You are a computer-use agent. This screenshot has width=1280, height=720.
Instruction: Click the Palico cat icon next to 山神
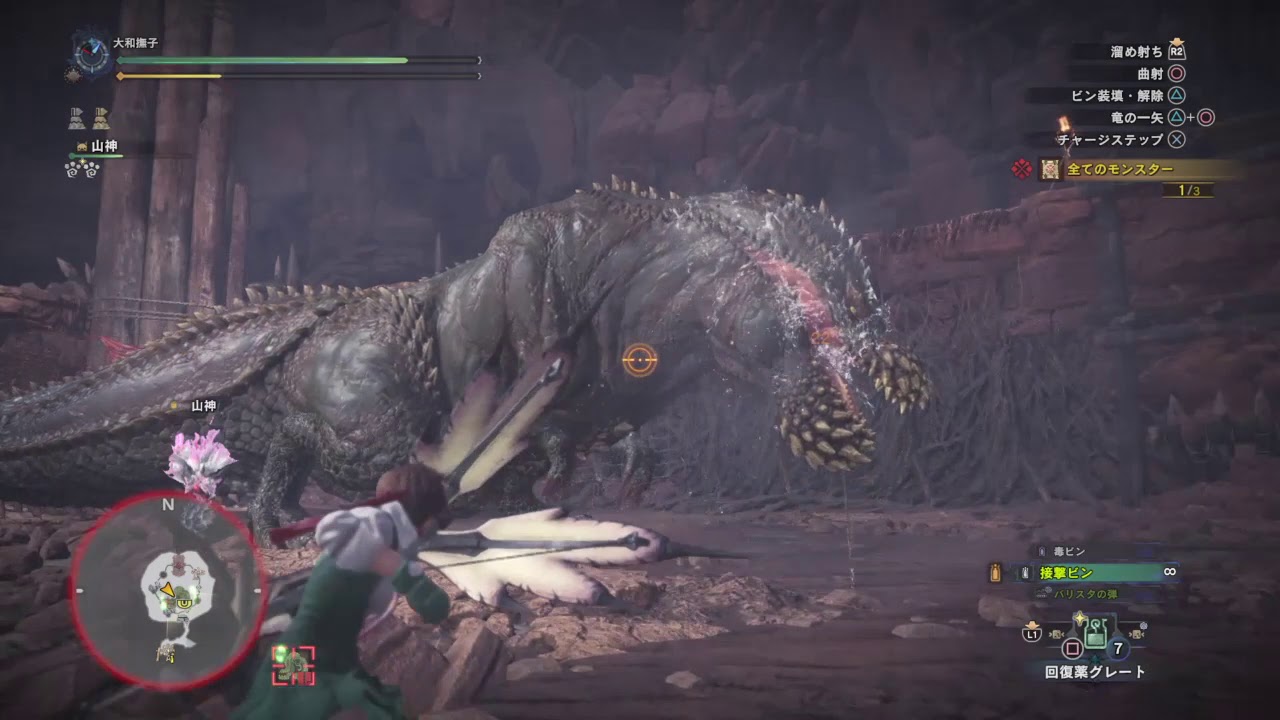[81, 146]
